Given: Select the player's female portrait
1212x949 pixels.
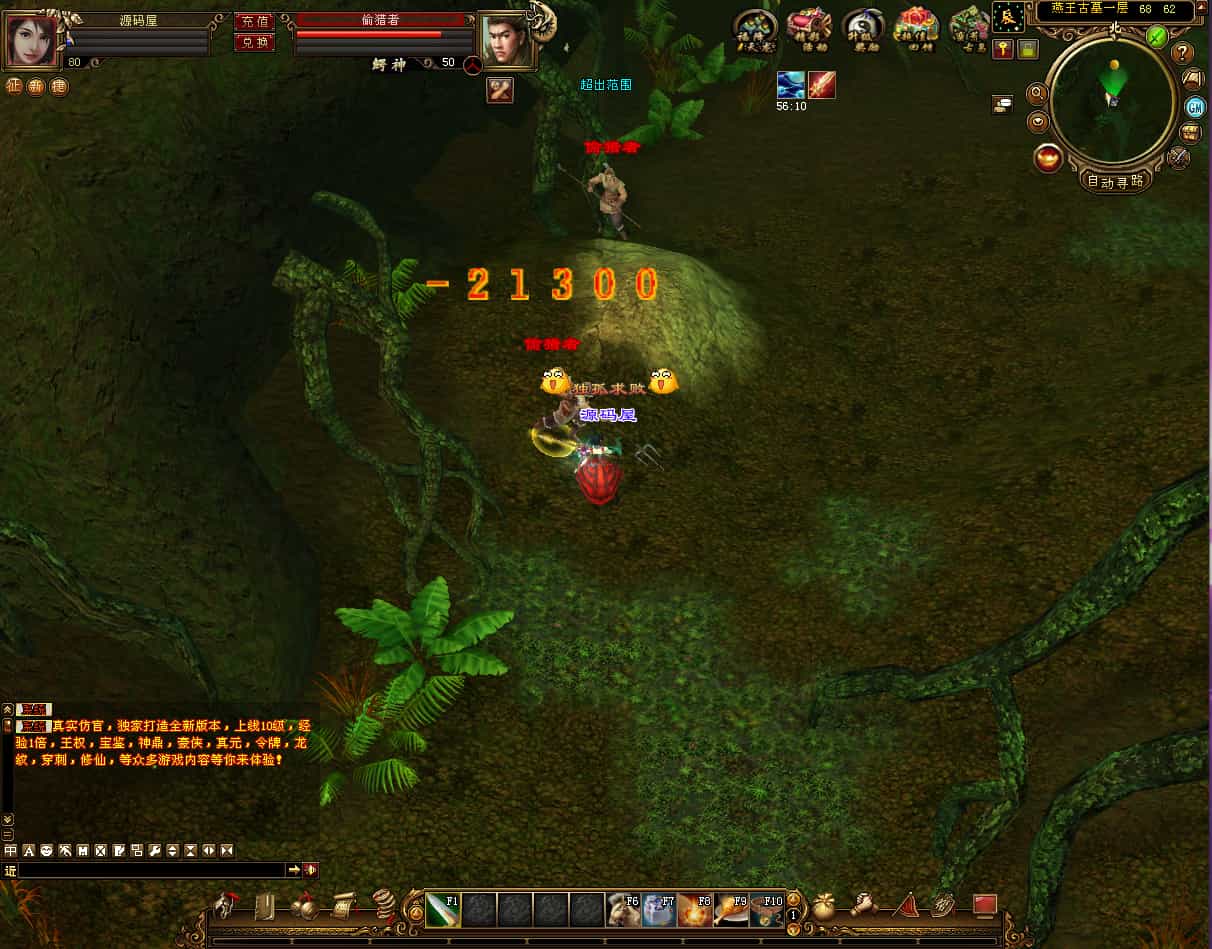Looking at the screenshot, I should point(33,39).
